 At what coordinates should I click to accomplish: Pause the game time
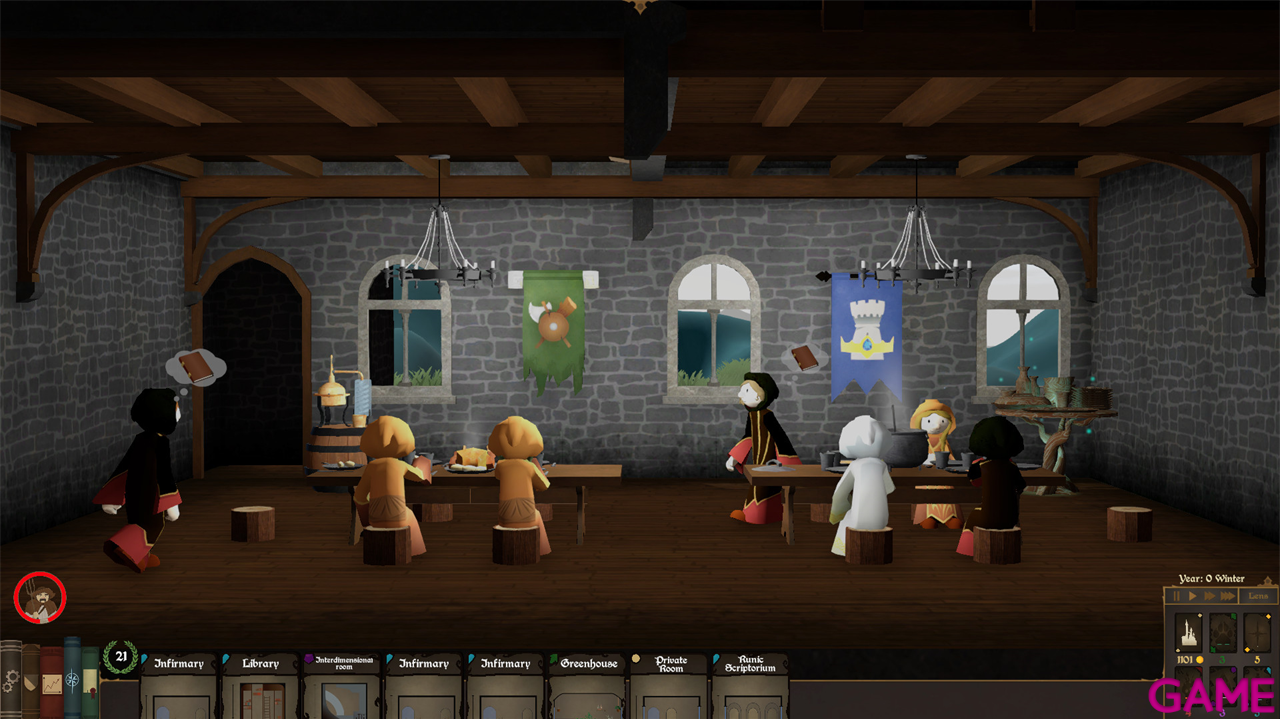click(x=1177, y=596)
